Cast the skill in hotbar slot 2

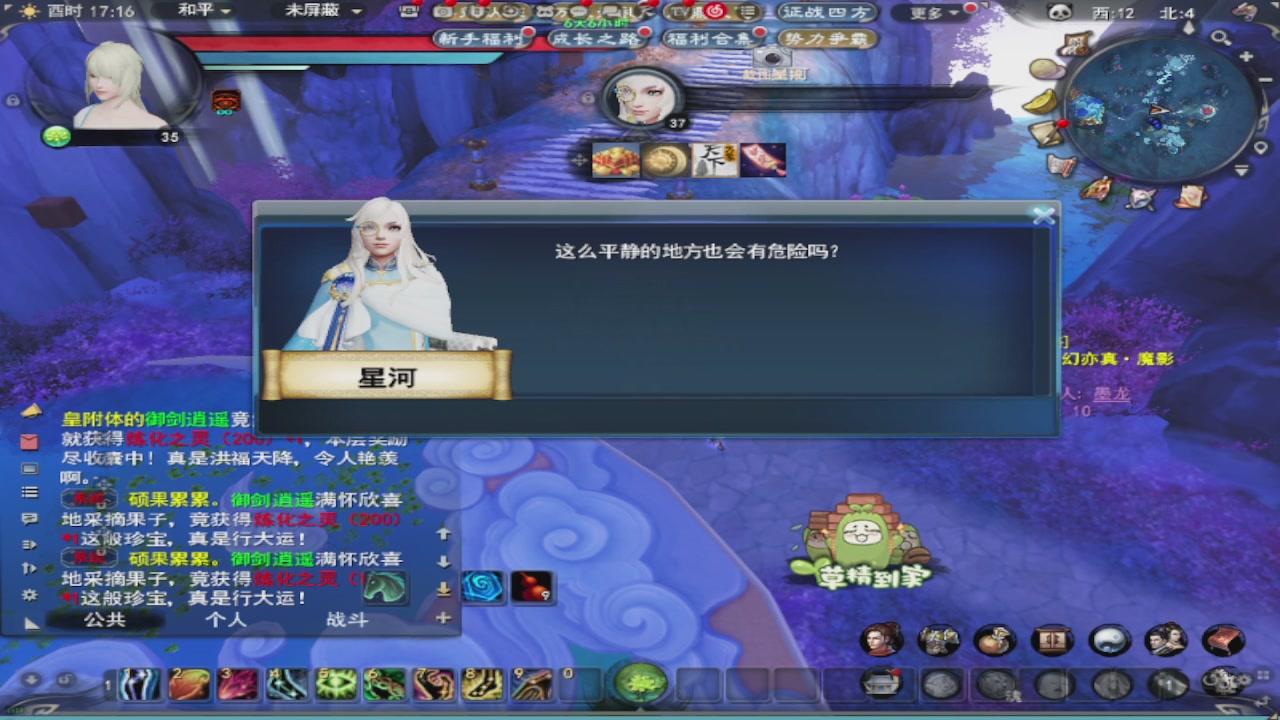pos(190,685)
